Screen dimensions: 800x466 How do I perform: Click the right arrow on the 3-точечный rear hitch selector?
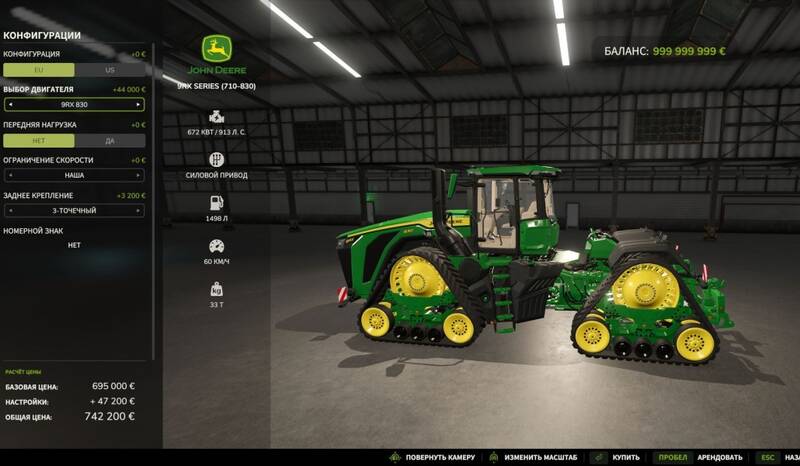(139, 211)
